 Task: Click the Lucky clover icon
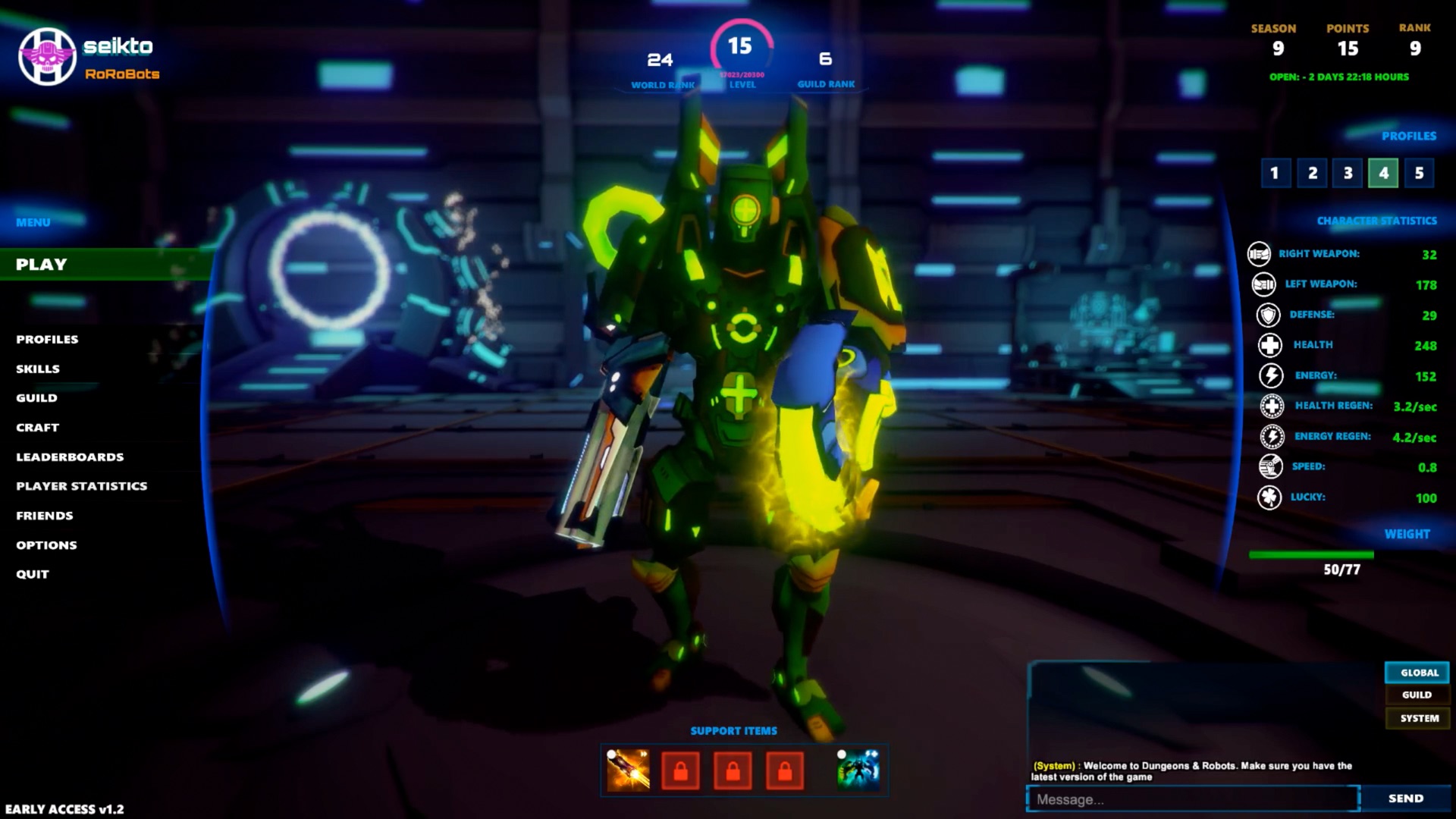point(1269,497)
